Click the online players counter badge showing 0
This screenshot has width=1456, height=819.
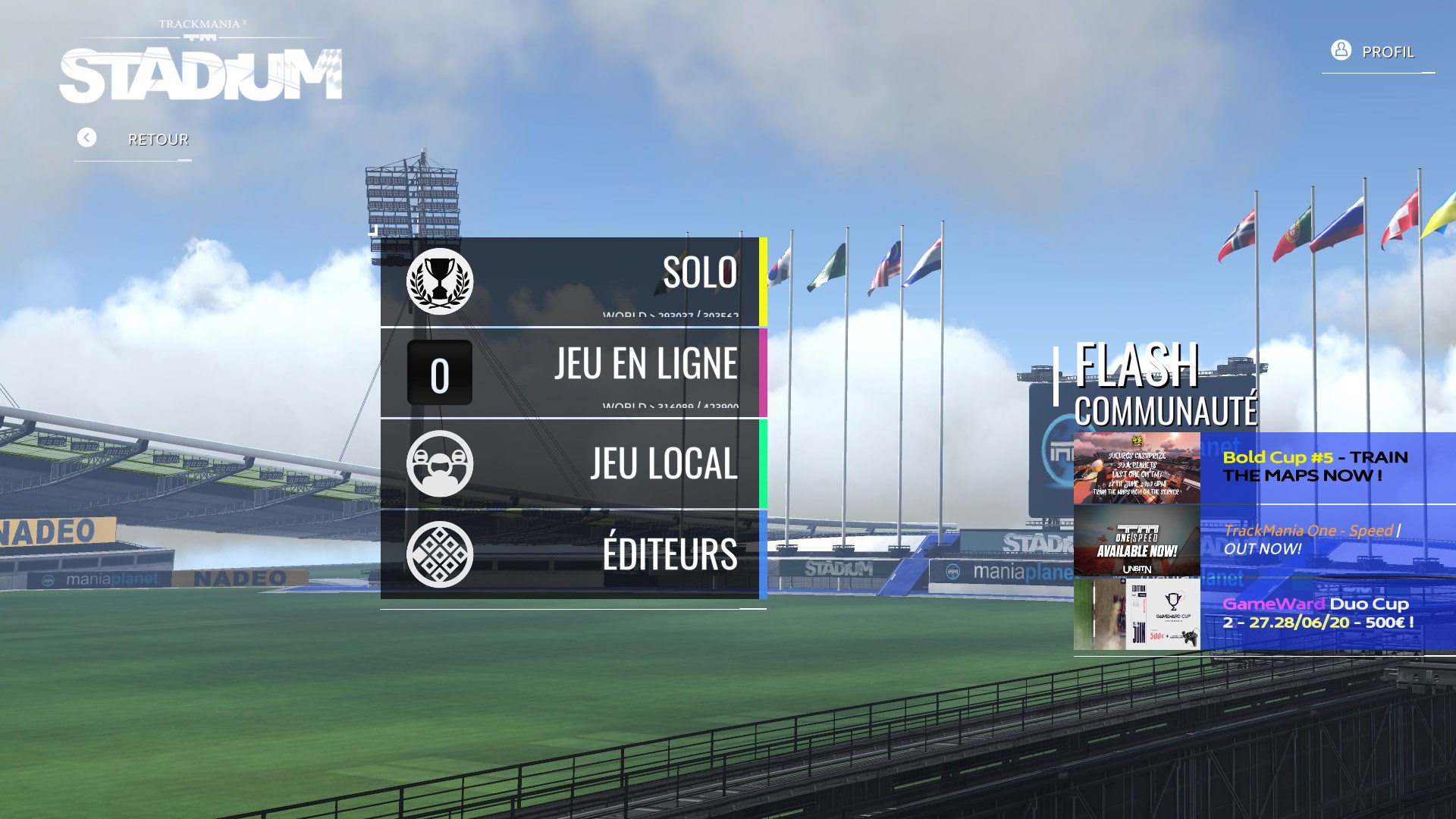tap(441, 372)
